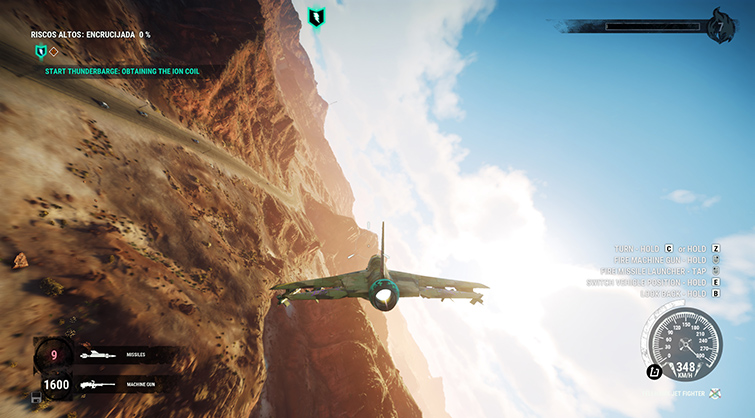This screenshot has width=755, height=418.
Task: Click the Thunderbarge mission objective text
Action: coord(129,71)
